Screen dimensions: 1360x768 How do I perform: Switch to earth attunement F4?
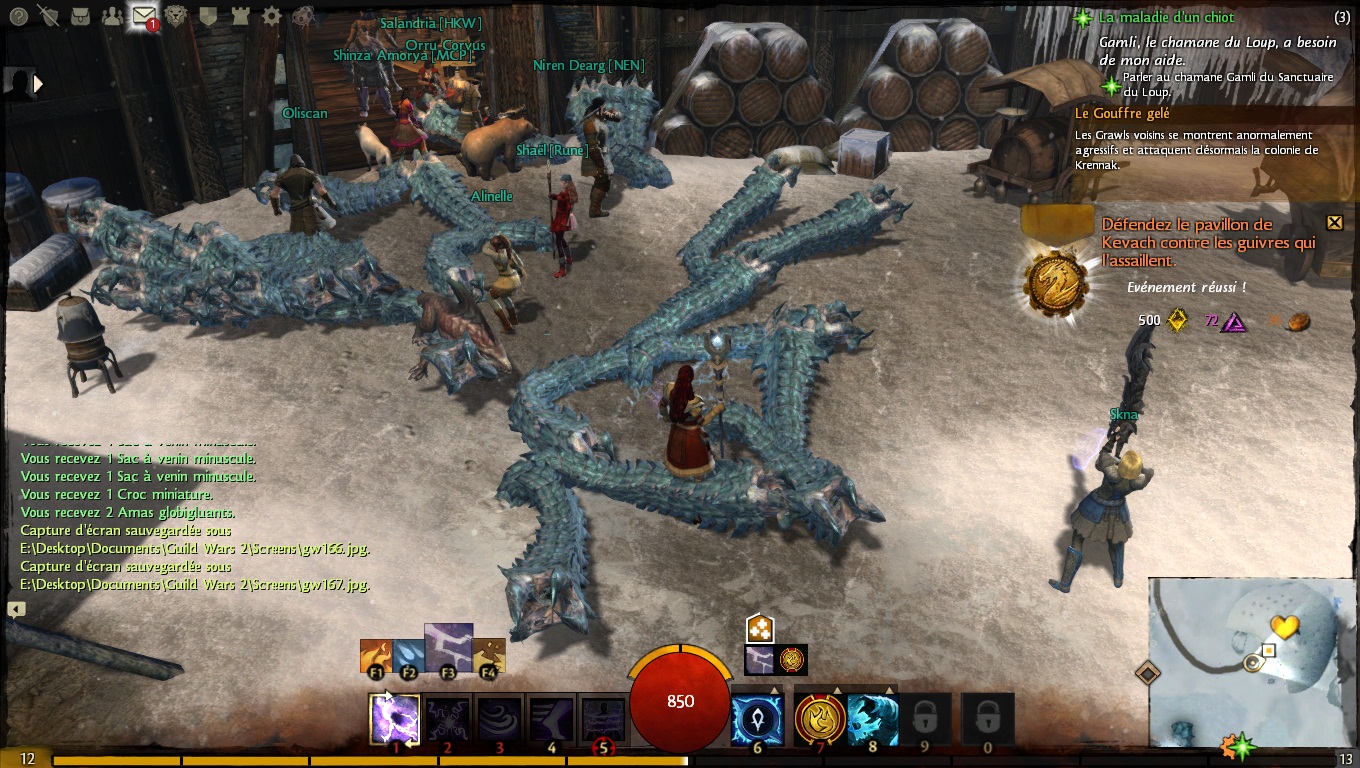[x=489, y=656]
